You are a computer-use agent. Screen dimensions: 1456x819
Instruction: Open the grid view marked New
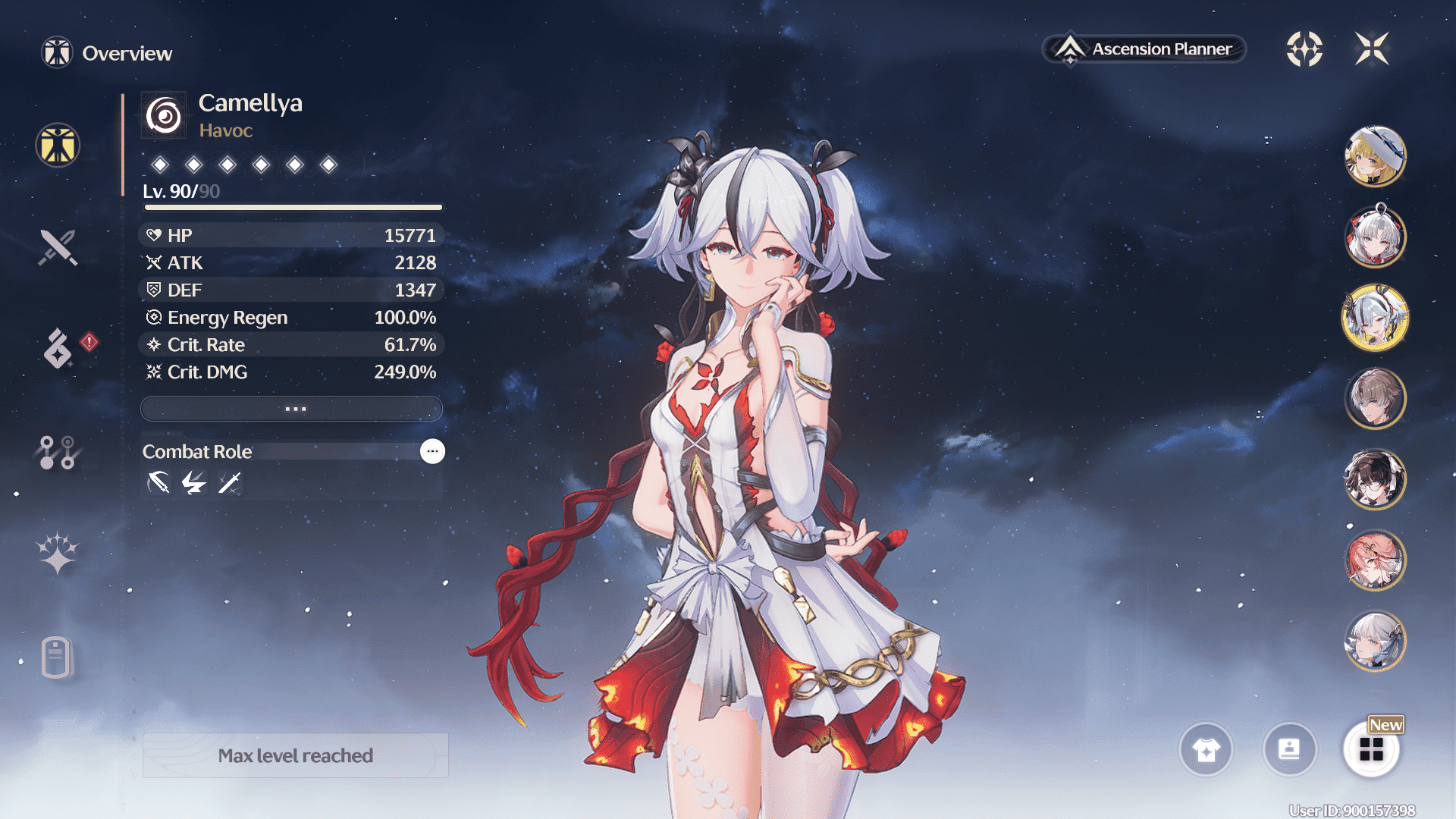(x=1371, y=750)
